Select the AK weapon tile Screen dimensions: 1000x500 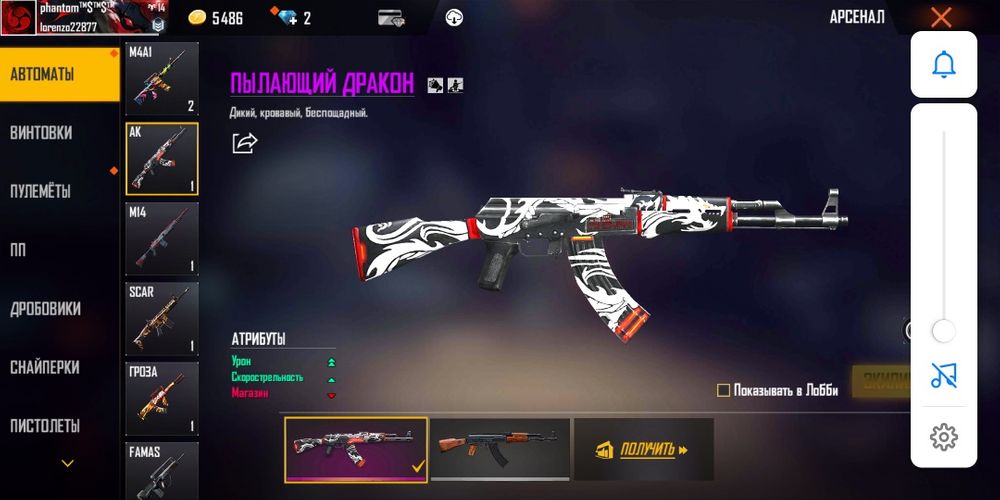162,159
